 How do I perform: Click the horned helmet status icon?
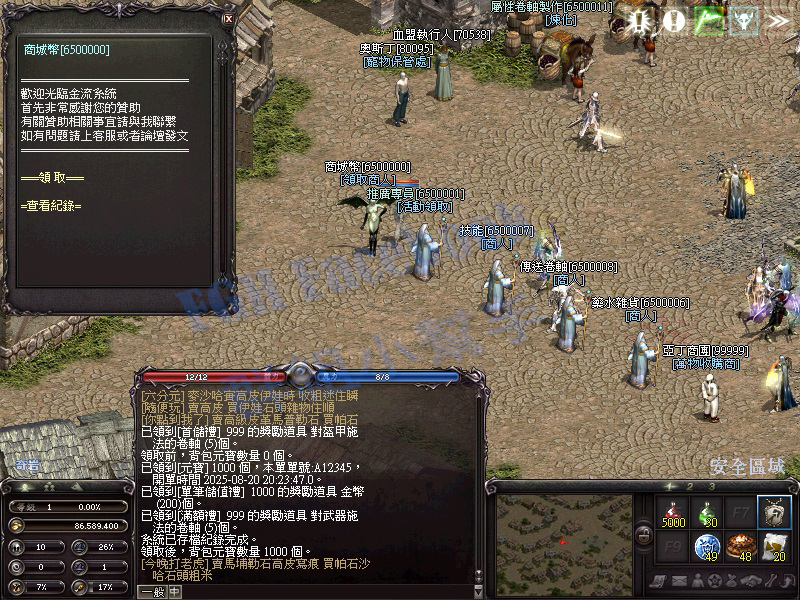[742, 19]
